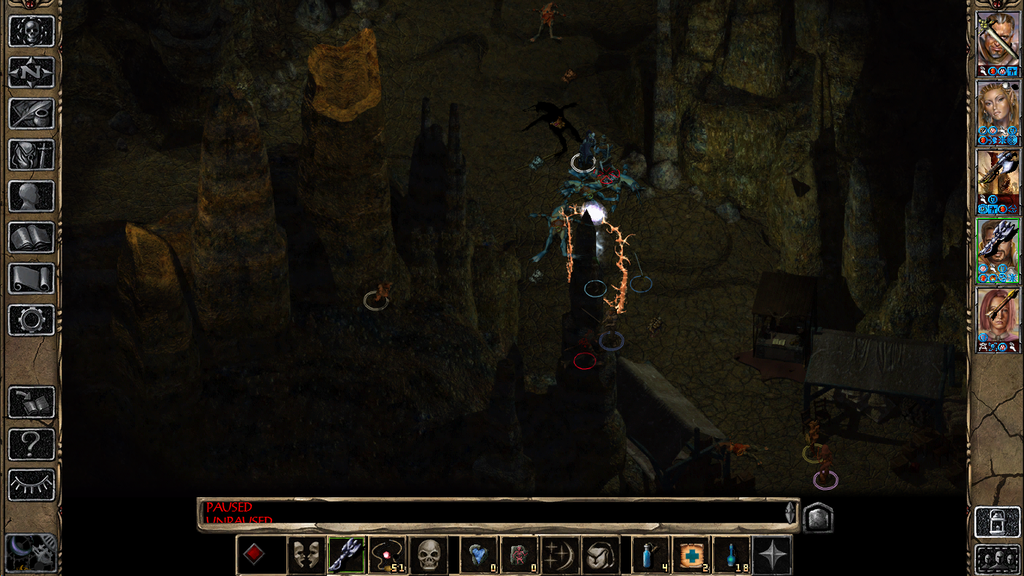Open the mage spellbook button

pos(31,237)
